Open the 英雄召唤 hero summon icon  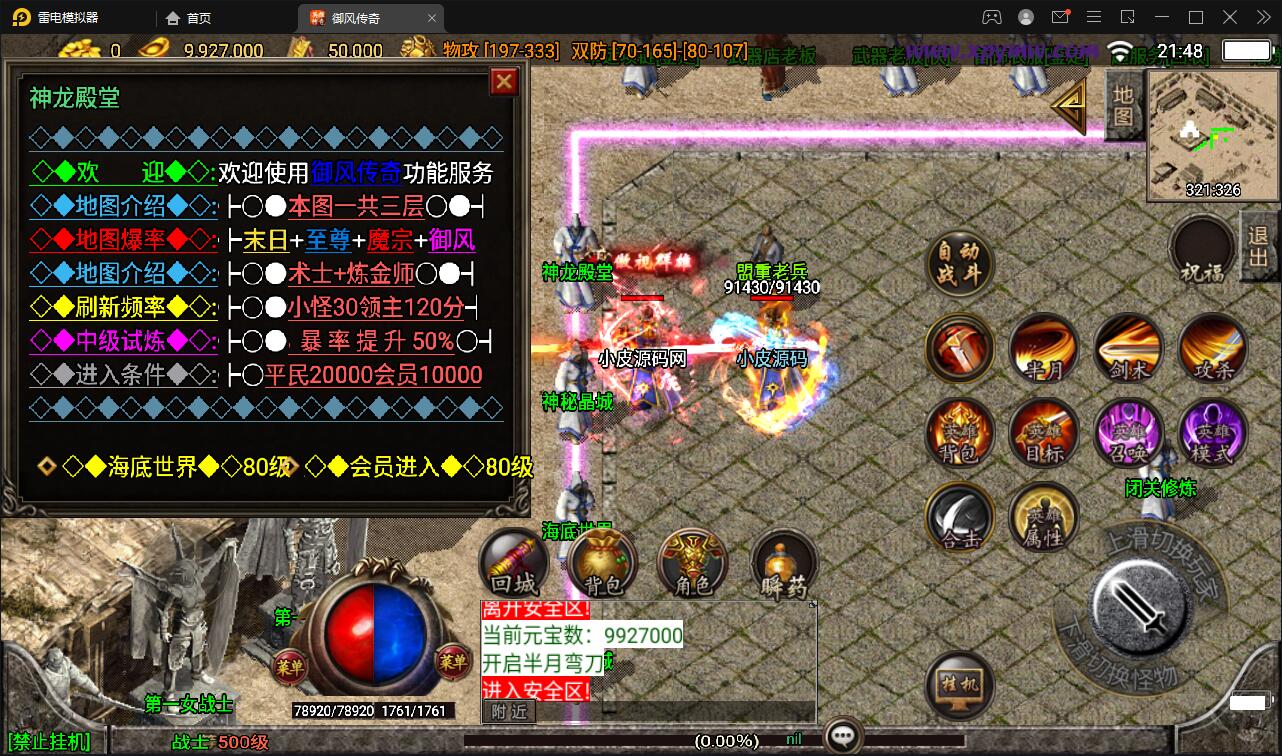pyautogui.click(x=1128, y=433)
